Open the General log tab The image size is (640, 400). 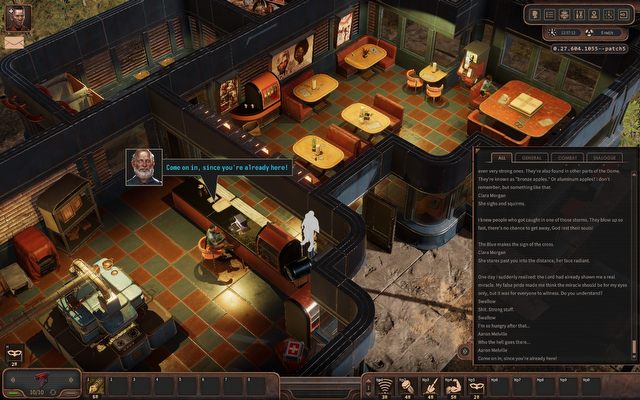tap(533, 157)
